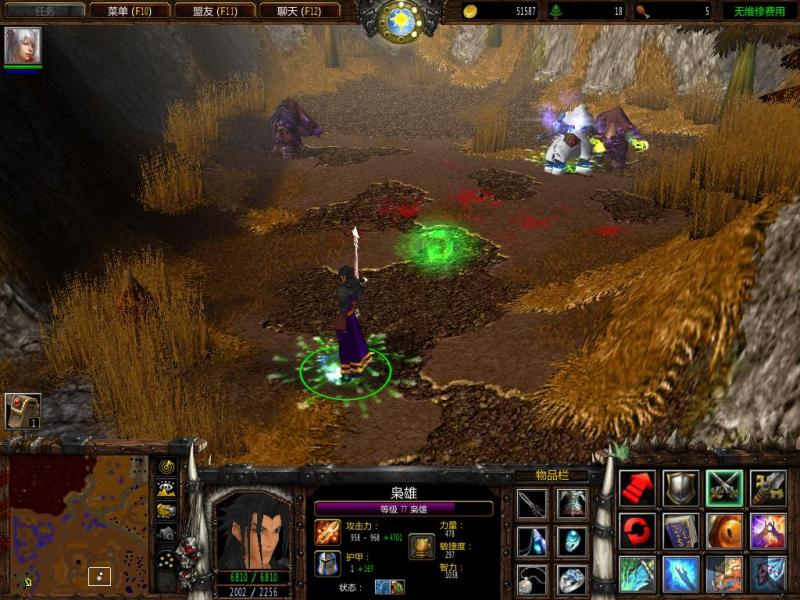Open the 任务 quests button
Screen dimensions: 800x600
click(45, 11)
